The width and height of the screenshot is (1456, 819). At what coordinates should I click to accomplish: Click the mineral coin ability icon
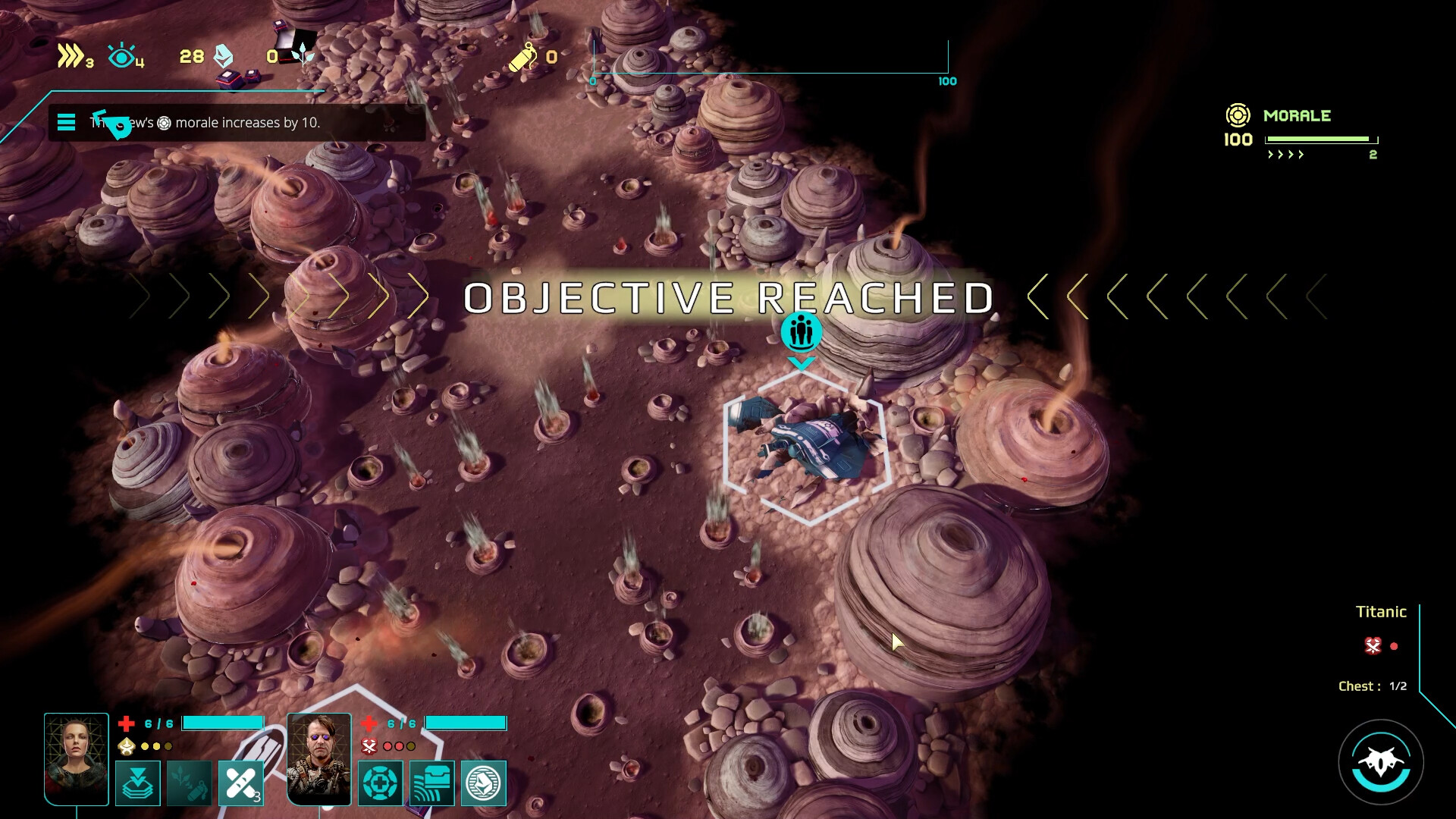[482, 783]
